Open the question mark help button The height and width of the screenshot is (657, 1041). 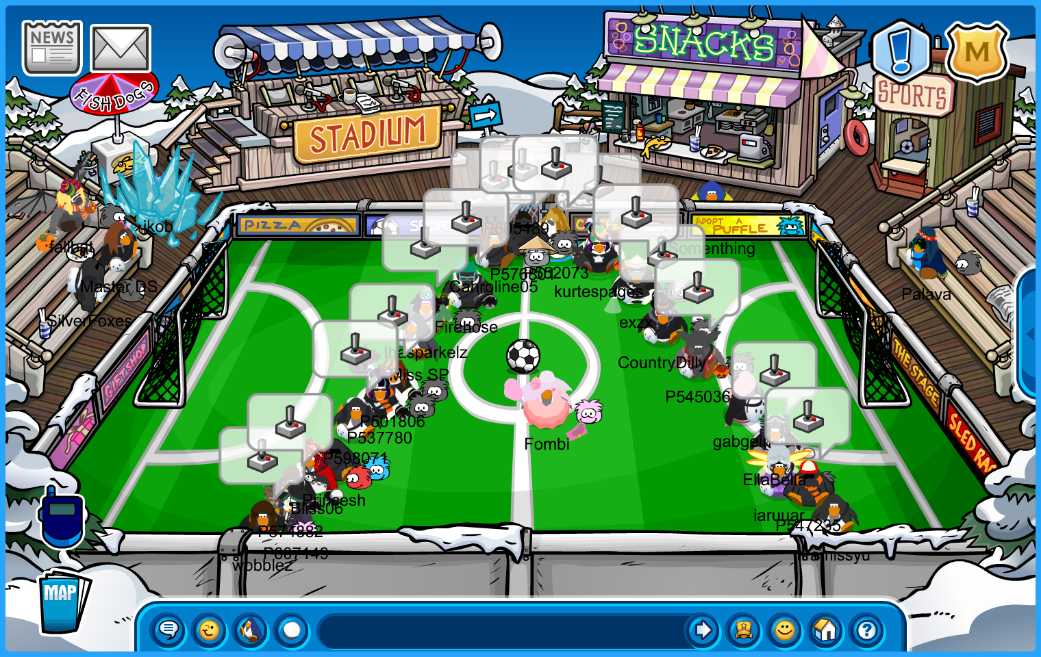(866, 630)
